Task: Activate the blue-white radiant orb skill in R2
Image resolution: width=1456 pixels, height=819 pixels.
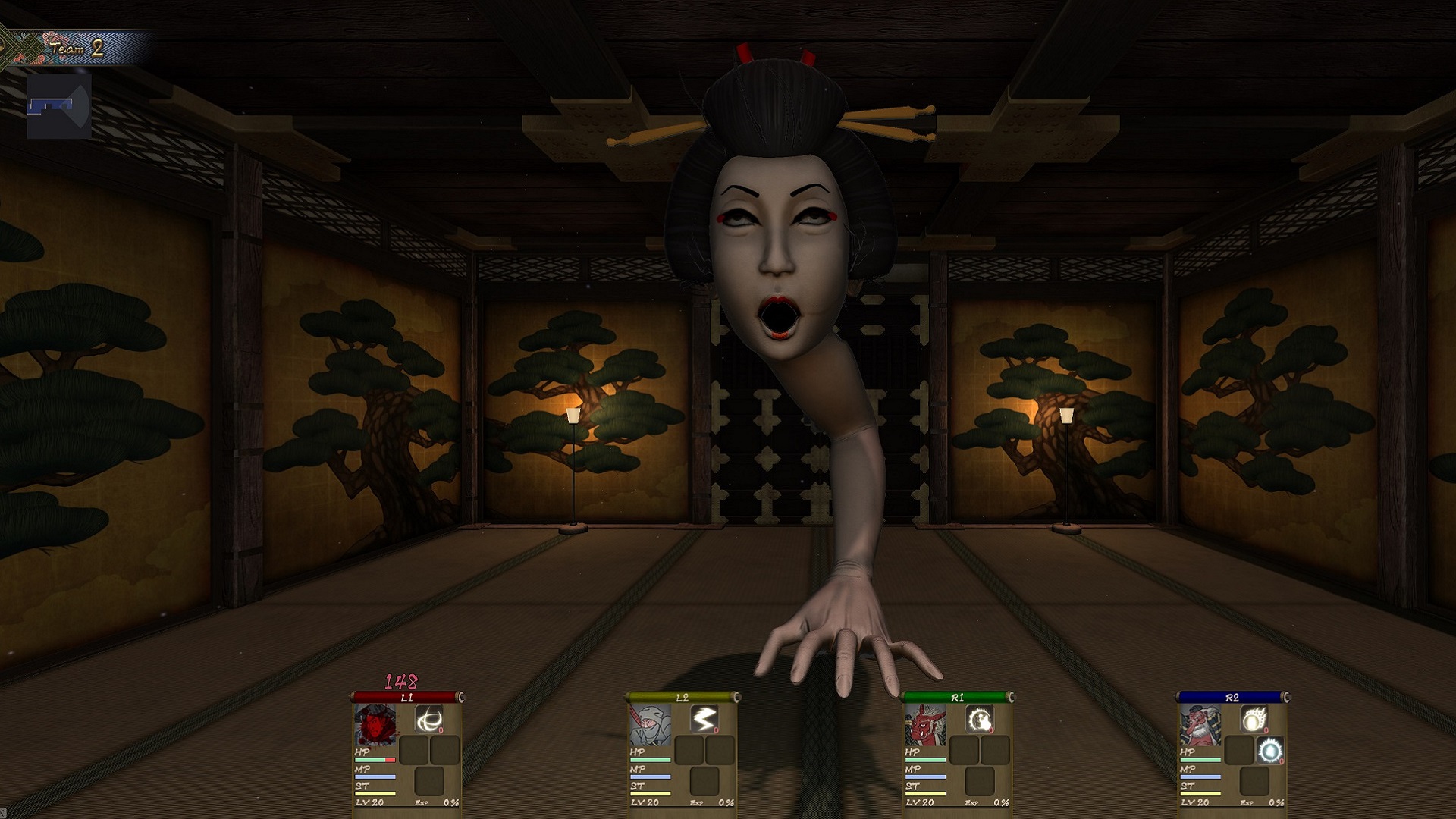Action: tap(1270, 751)
